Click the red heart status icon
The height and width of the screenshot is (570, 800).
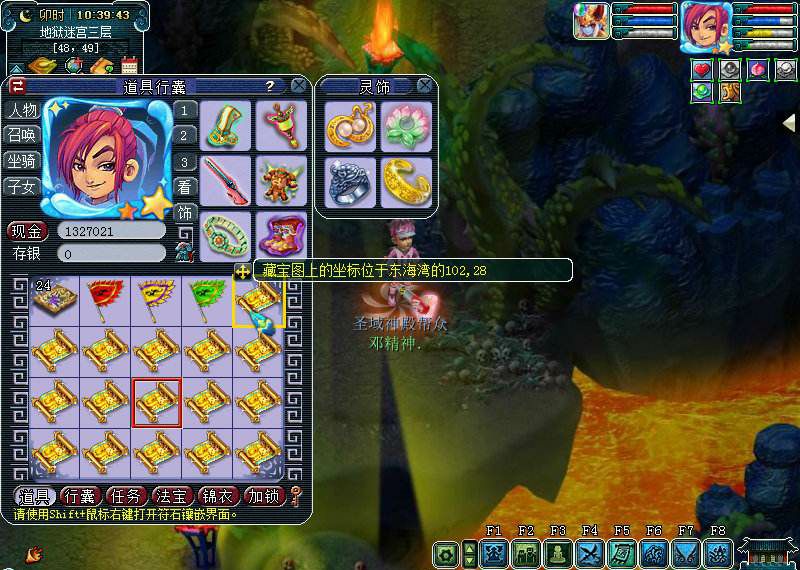pyautogui.click(x=702, y=70)
